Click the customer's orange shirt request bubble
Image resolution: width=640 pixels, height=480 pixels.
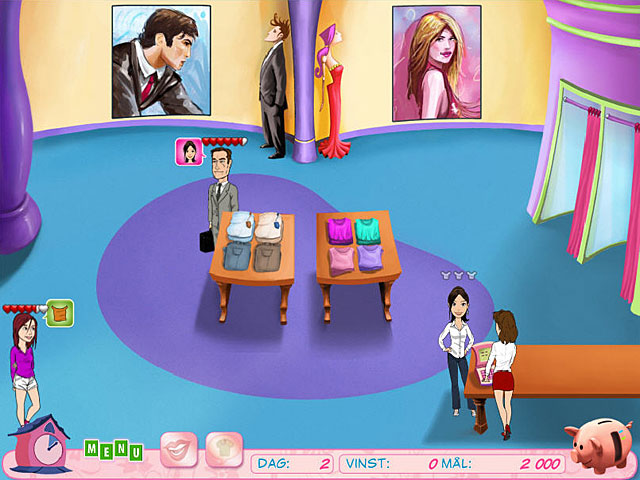pos(62,313)
